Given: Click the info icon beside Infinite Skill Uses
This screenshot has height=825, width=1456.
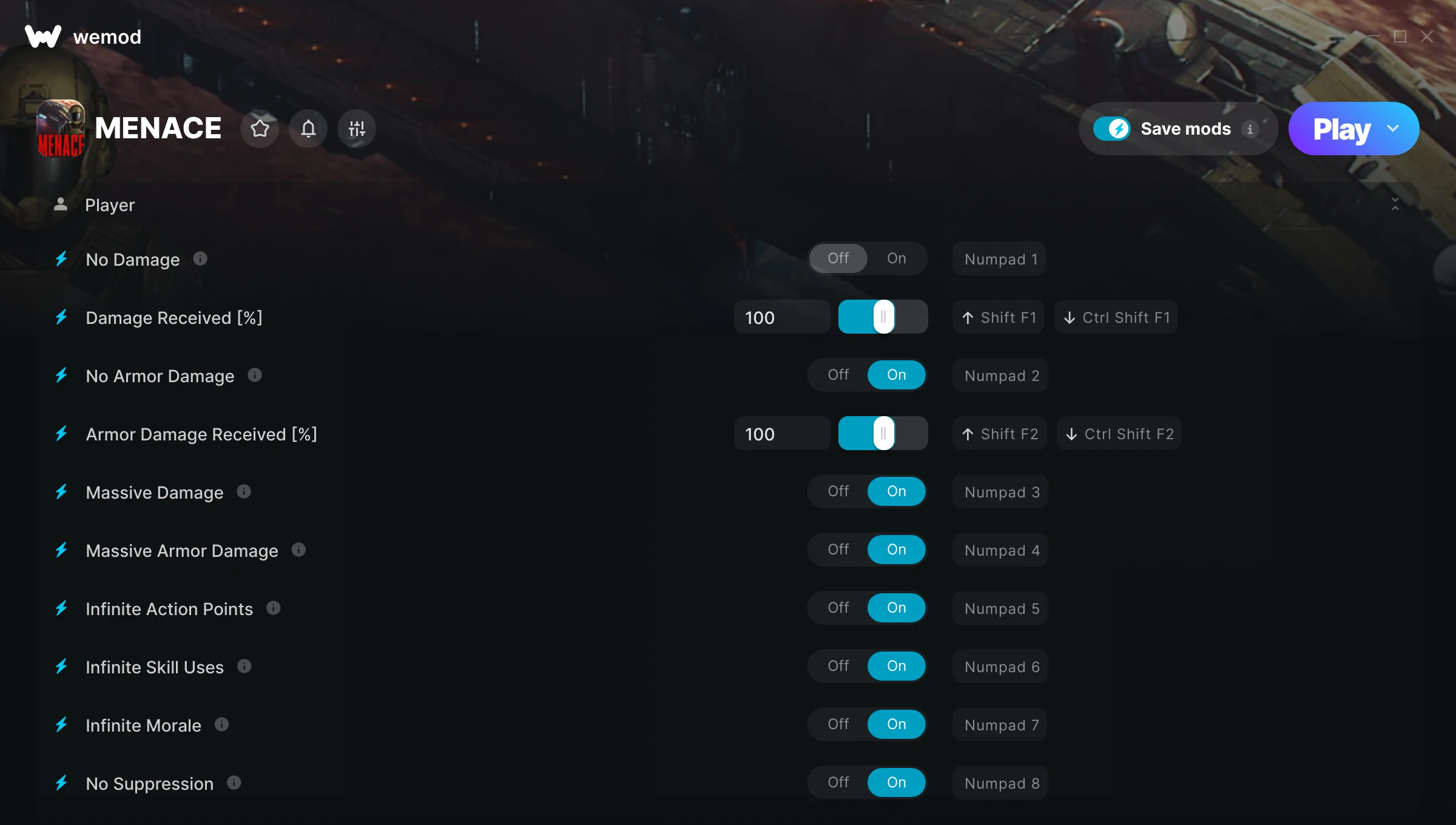Looking at the screenshot, I should pyautogui.click(x=244, y=665).
